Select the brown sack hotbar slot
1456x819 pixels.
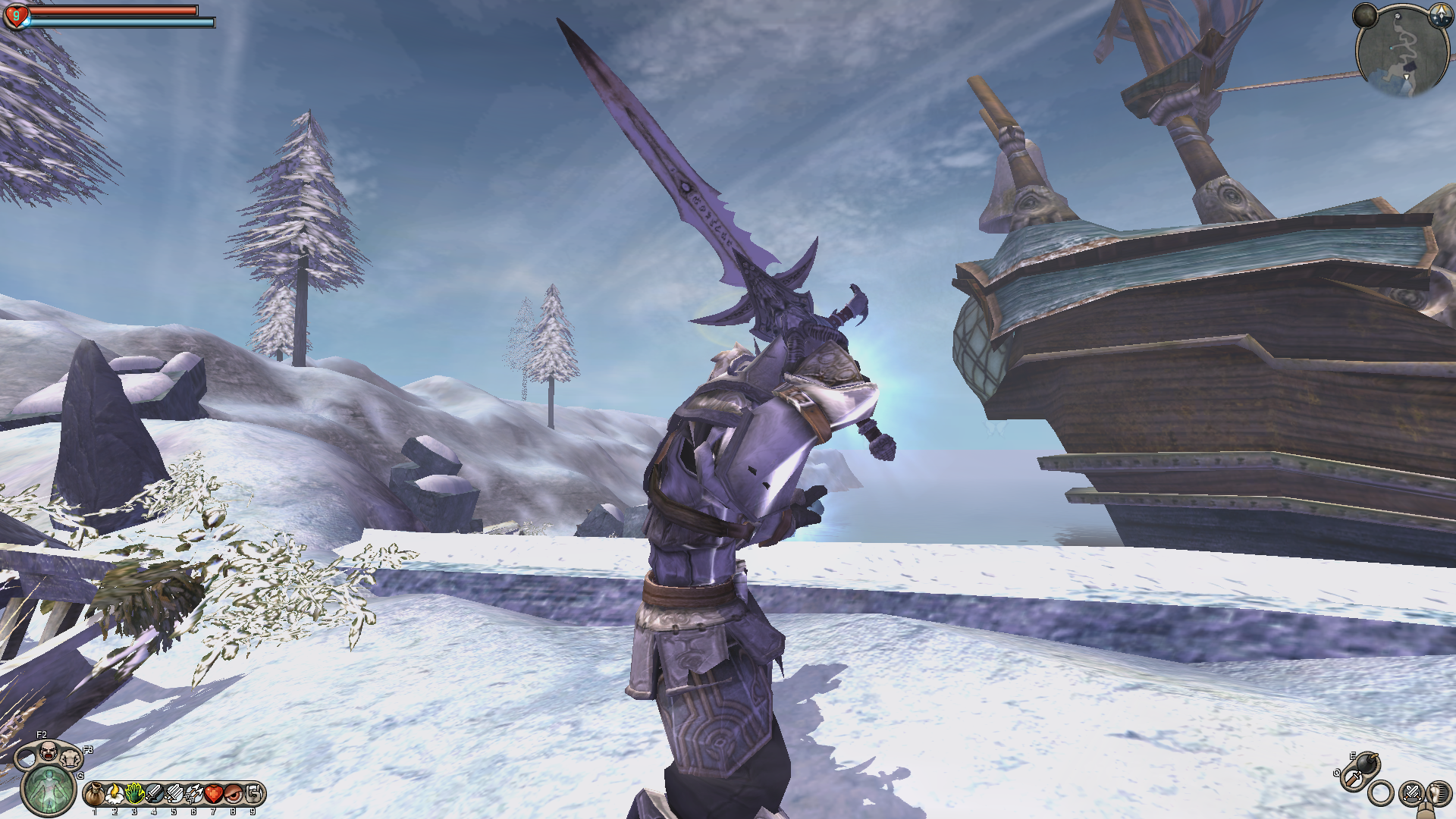(95, 794)
